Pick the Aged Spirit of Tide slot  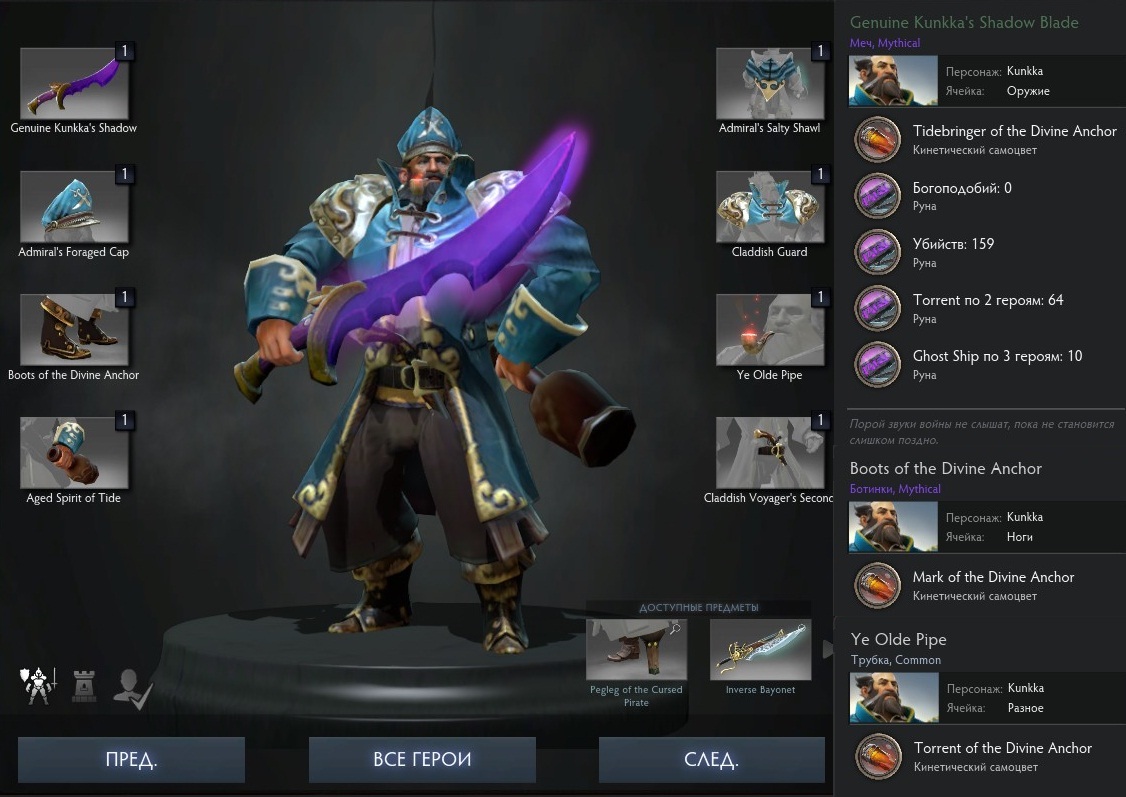(74, 453)
